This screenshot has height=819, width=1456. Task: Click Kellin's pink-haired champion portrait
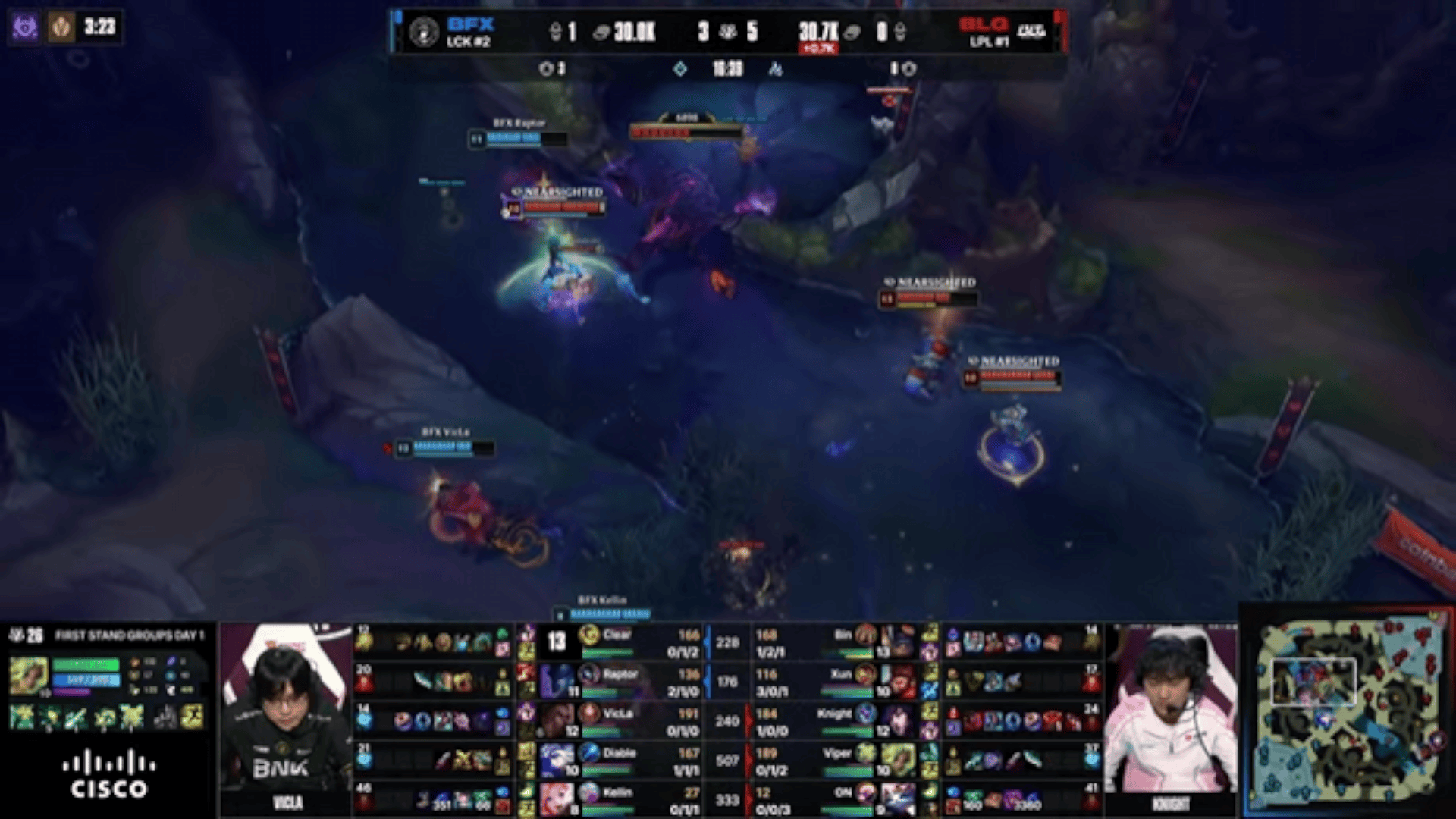pos(557,799)
